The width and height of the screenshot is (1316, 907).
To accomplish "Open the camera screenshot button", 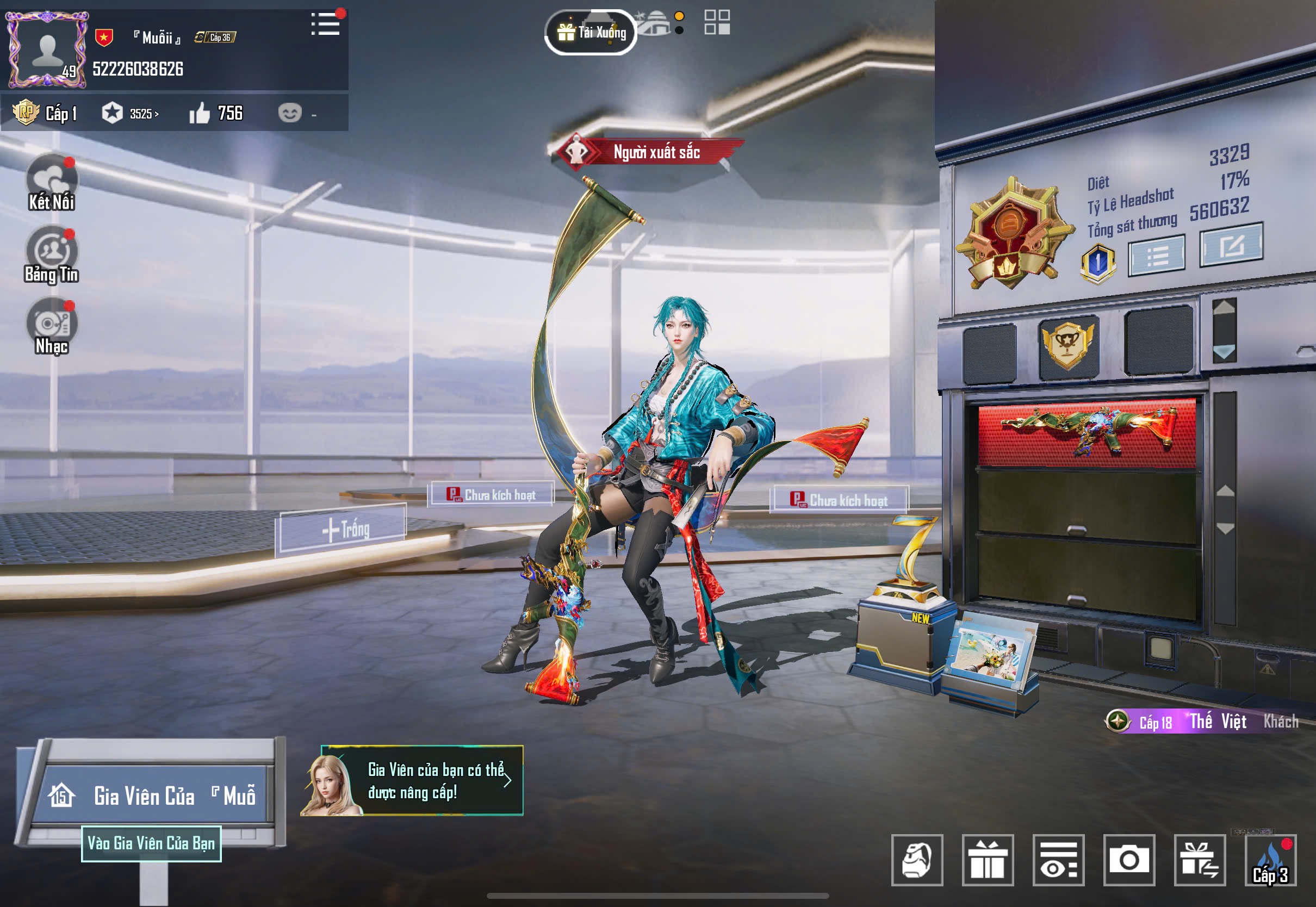I will point(1129,860).
